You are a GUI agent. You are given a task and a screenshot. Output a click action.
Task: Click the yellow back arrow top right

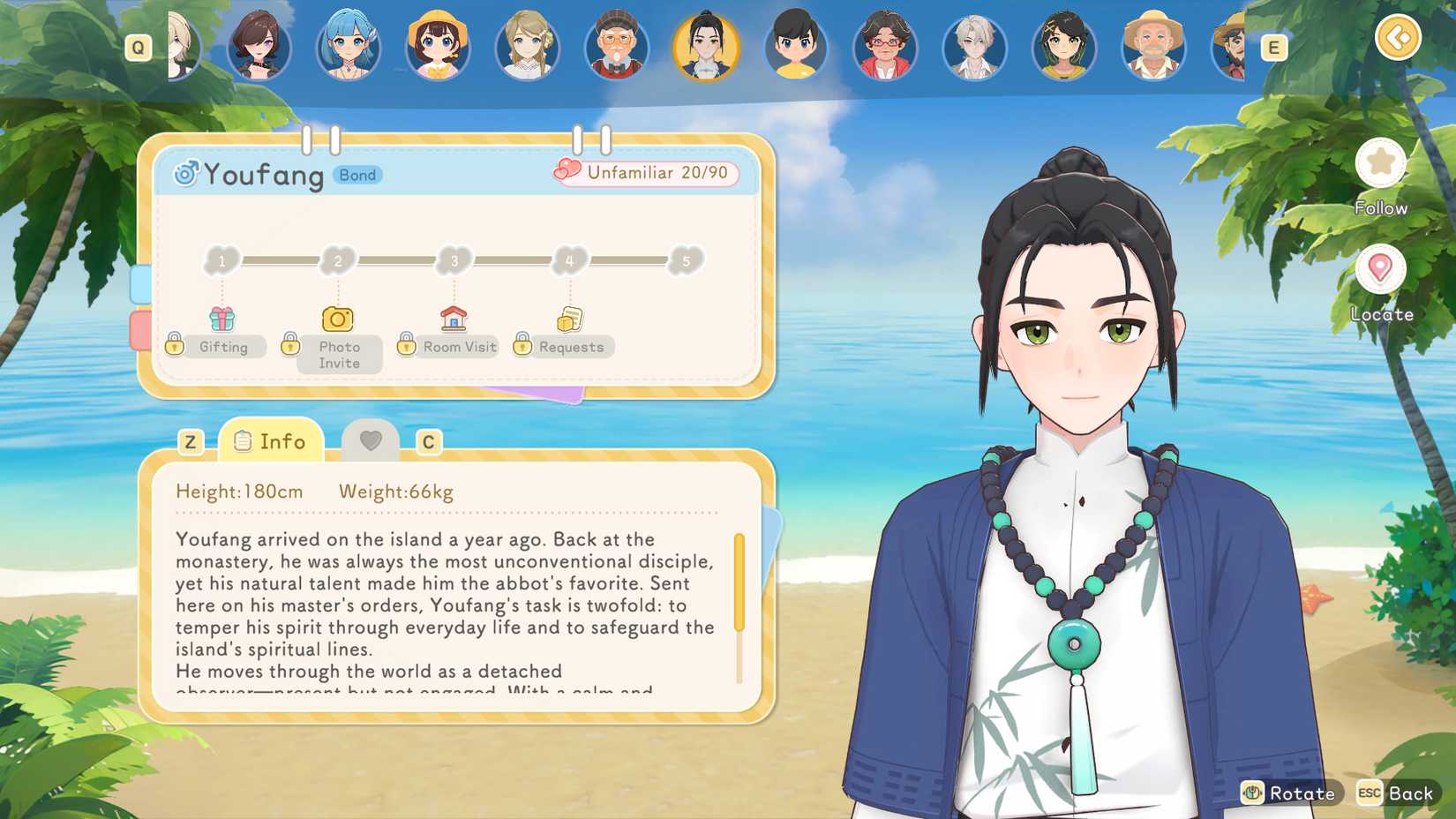[1398, 39]
